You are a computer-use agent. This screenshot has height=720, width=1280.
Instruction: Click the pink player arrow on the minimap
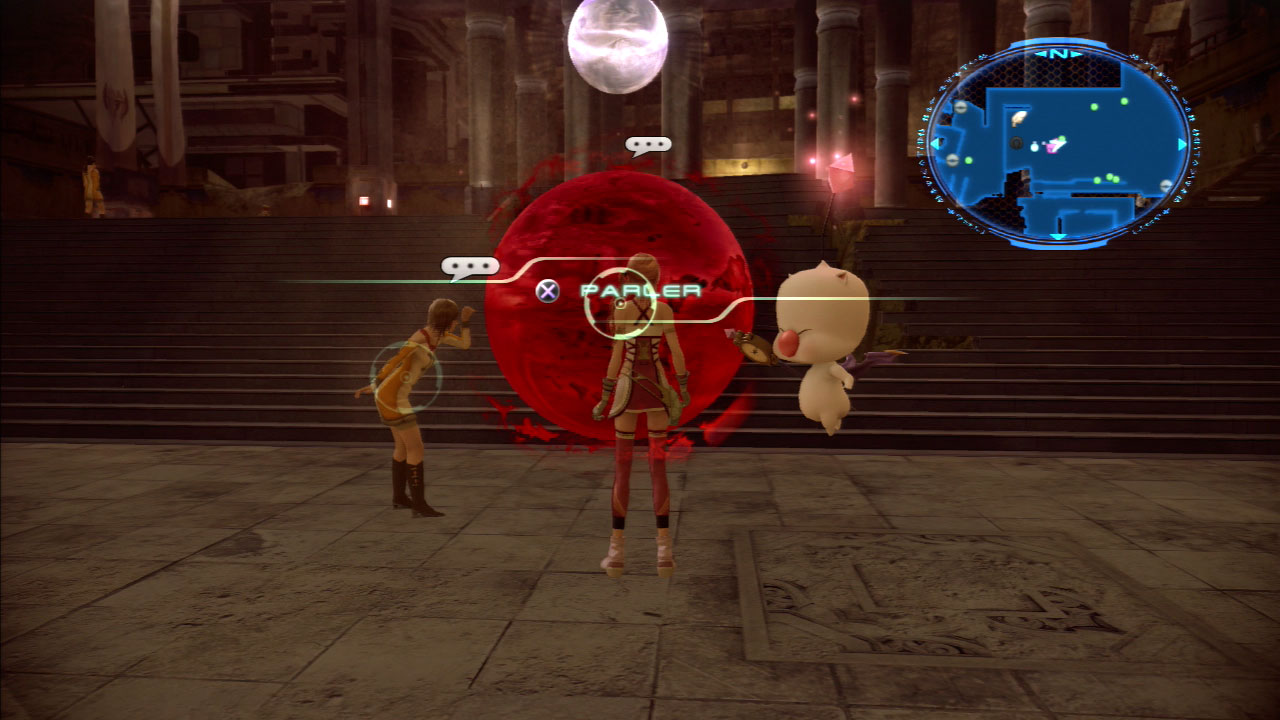[1055, 145]
